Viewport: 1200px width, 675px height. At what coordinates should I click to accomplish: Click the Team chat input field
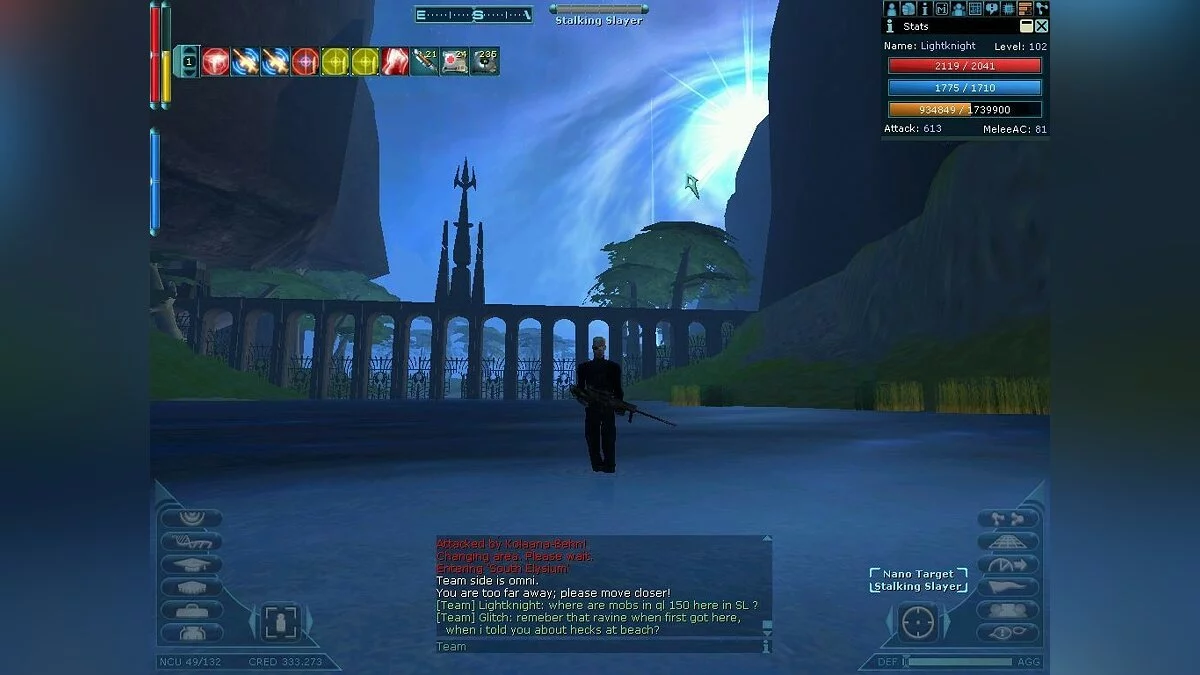pos(597,647)
